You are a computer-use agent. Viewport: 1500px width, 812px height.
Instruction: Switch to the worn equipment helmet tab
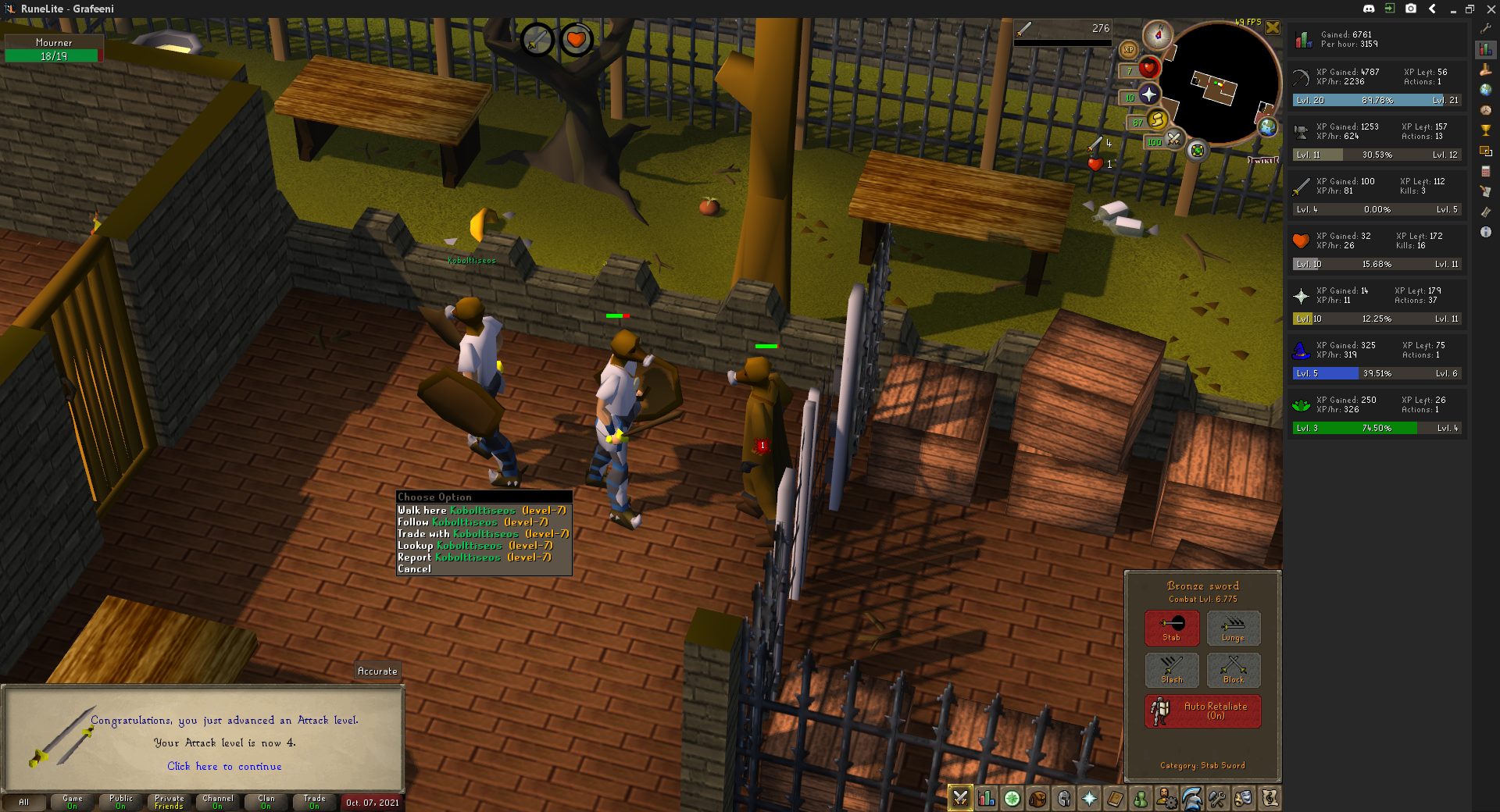(x=1063, y=799)
